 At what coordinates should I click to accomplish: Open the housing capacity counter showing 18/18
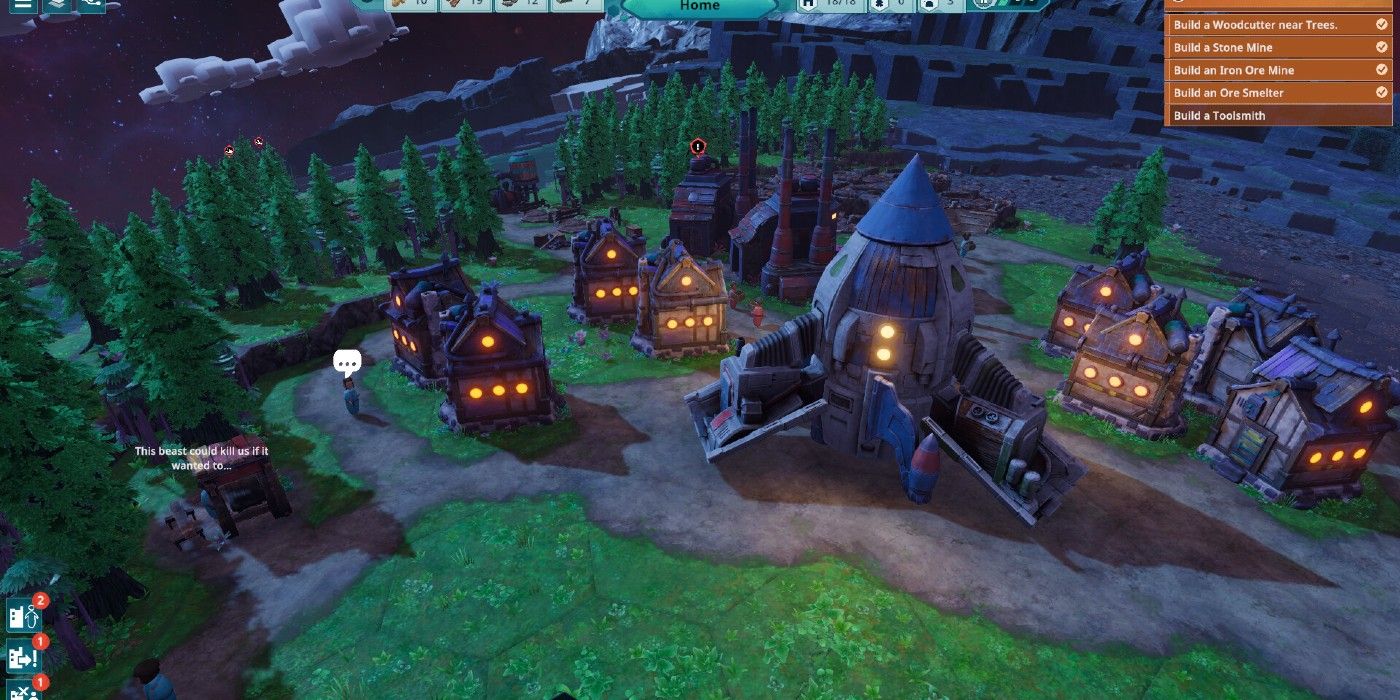tap(830, 5)
